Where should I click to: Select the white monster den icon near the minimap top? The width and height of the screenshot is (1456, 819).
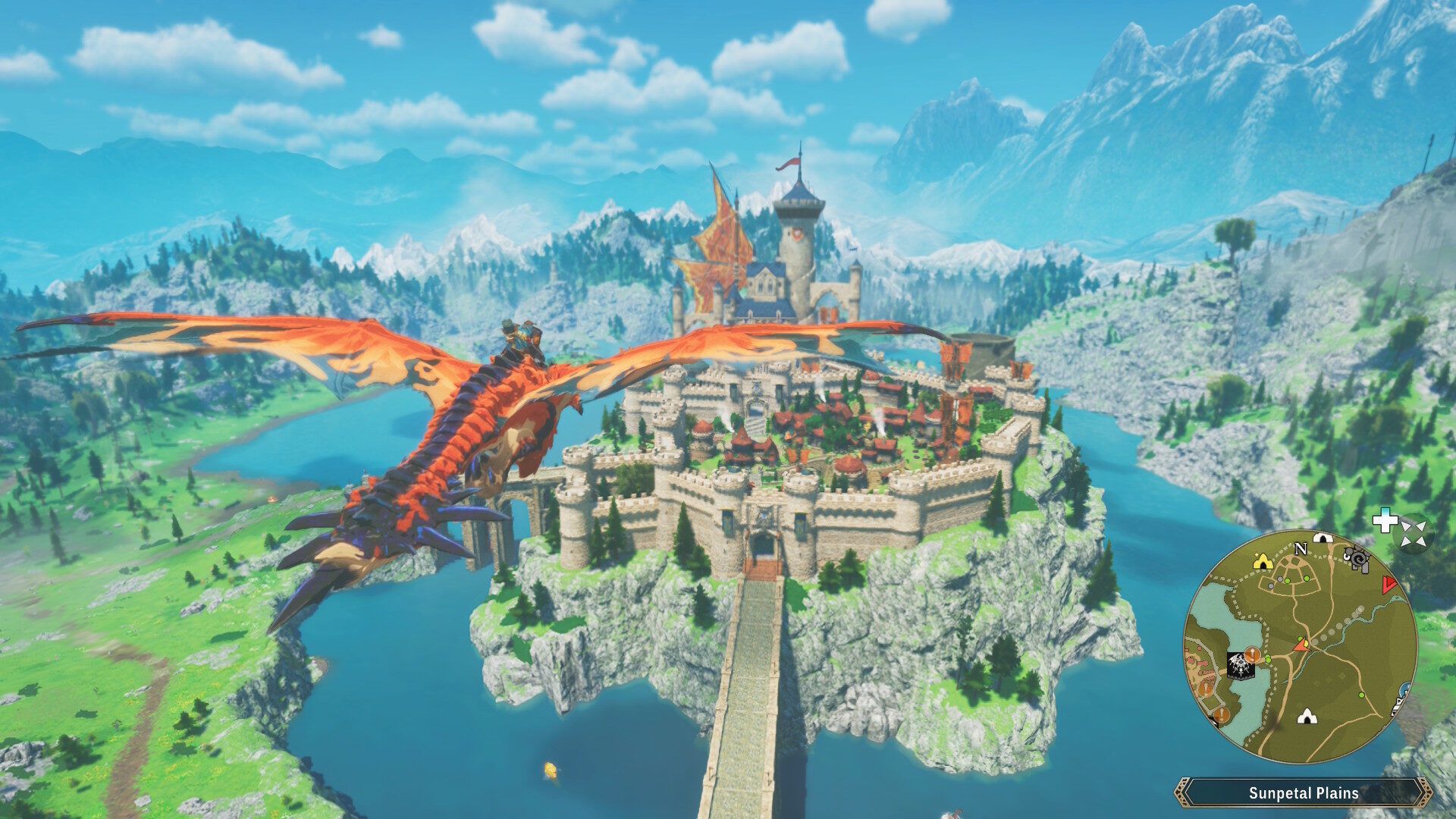pos(1323,538)
